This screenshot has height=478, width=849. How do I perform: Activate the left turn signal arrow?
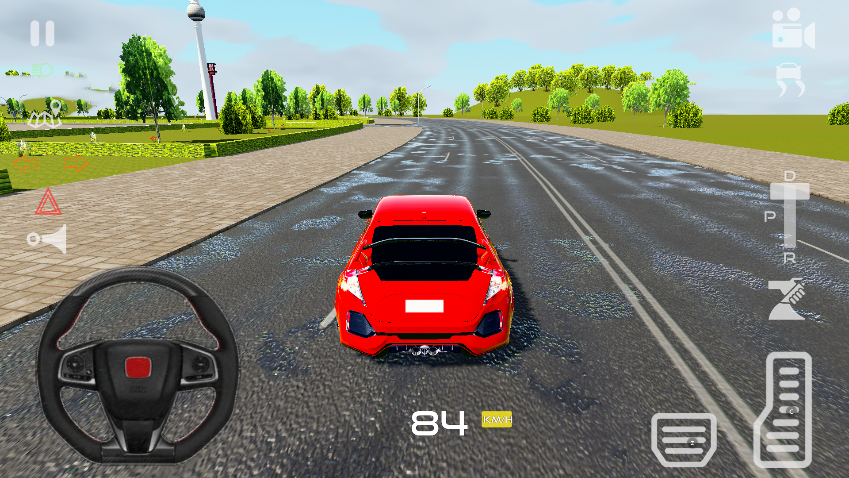24,163
